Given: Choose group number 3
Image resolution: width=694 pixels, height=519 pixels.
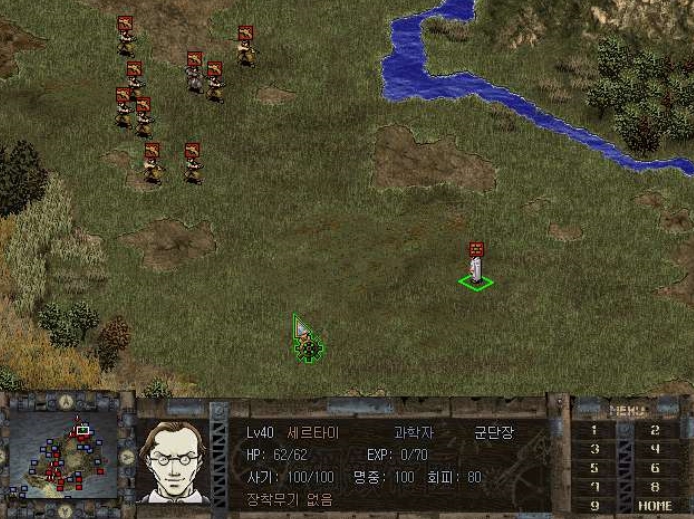Looking at the screenshot, I should coord(596,449).
